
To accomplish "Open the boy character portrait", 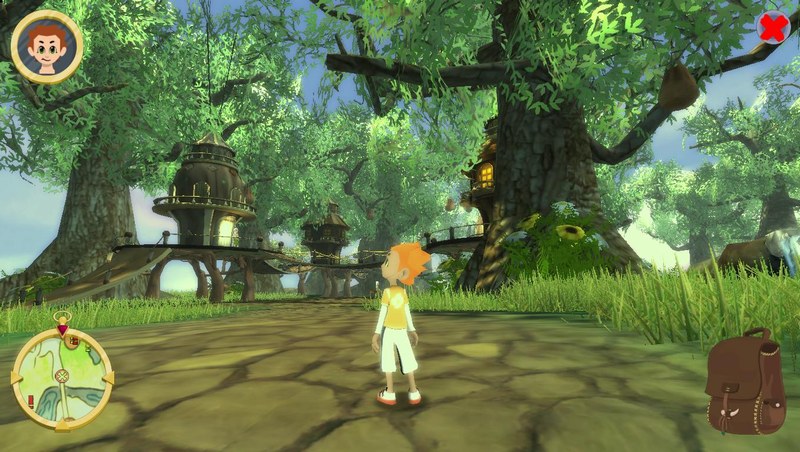I will click(47, 46).
